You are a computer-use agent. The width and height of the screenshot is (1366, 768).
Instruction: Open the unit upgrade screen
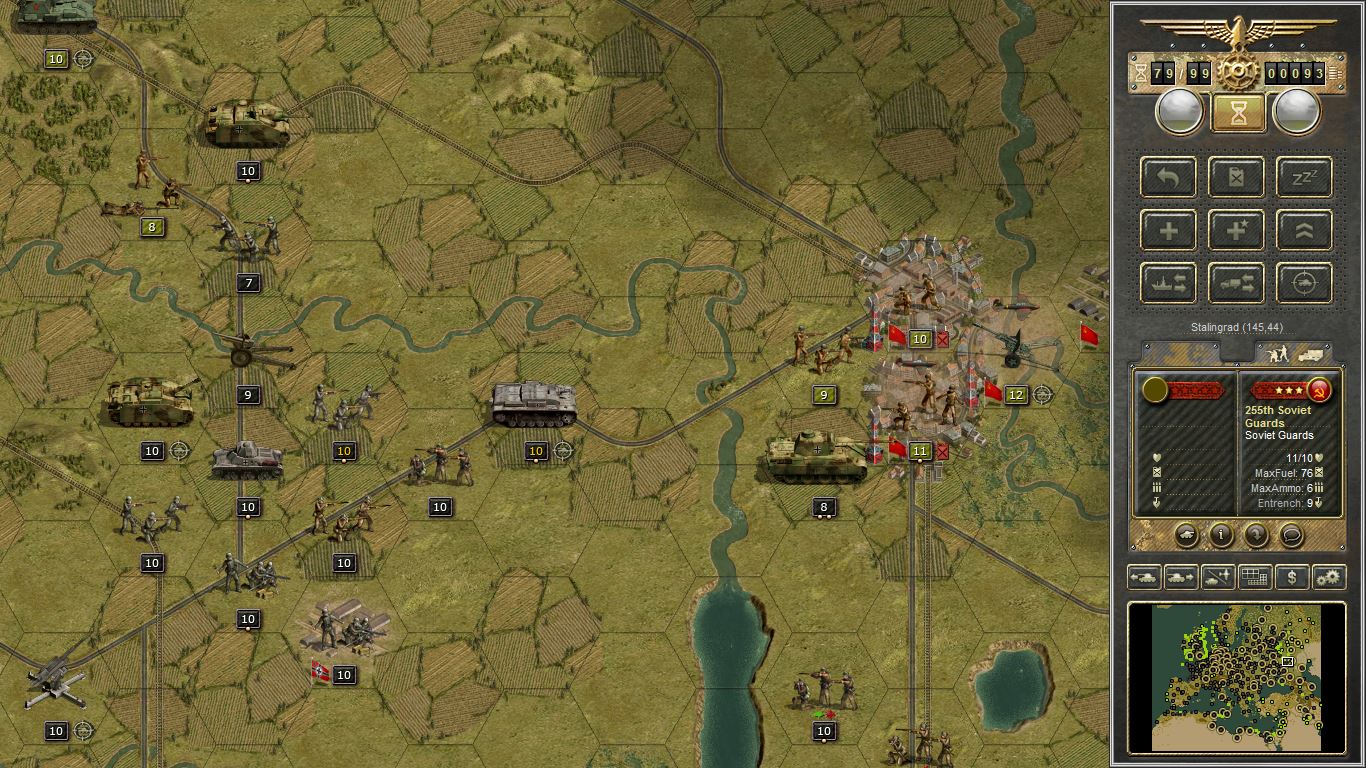click(1302, 230)
